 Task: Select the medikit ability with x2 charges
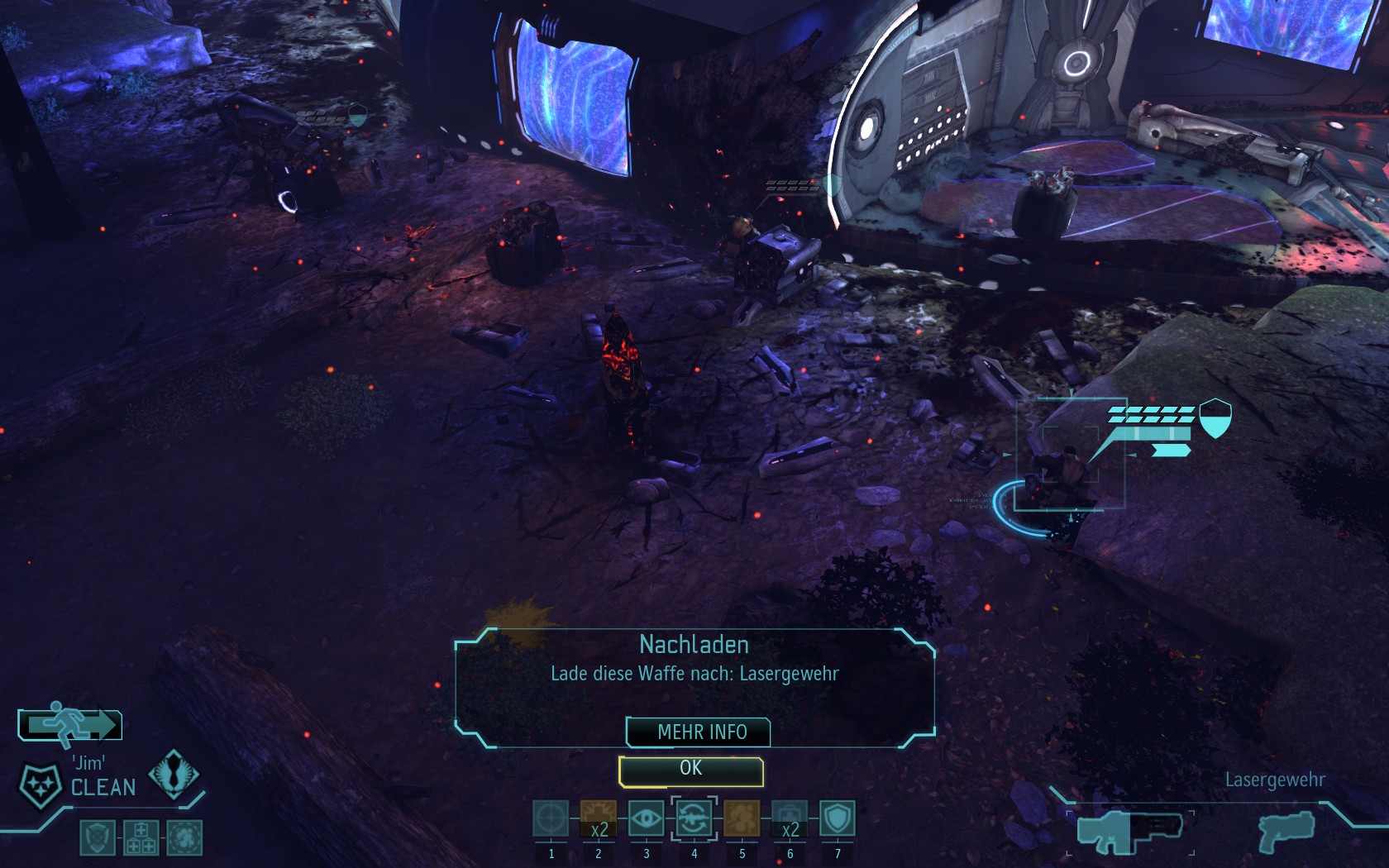tap(790, 818)
